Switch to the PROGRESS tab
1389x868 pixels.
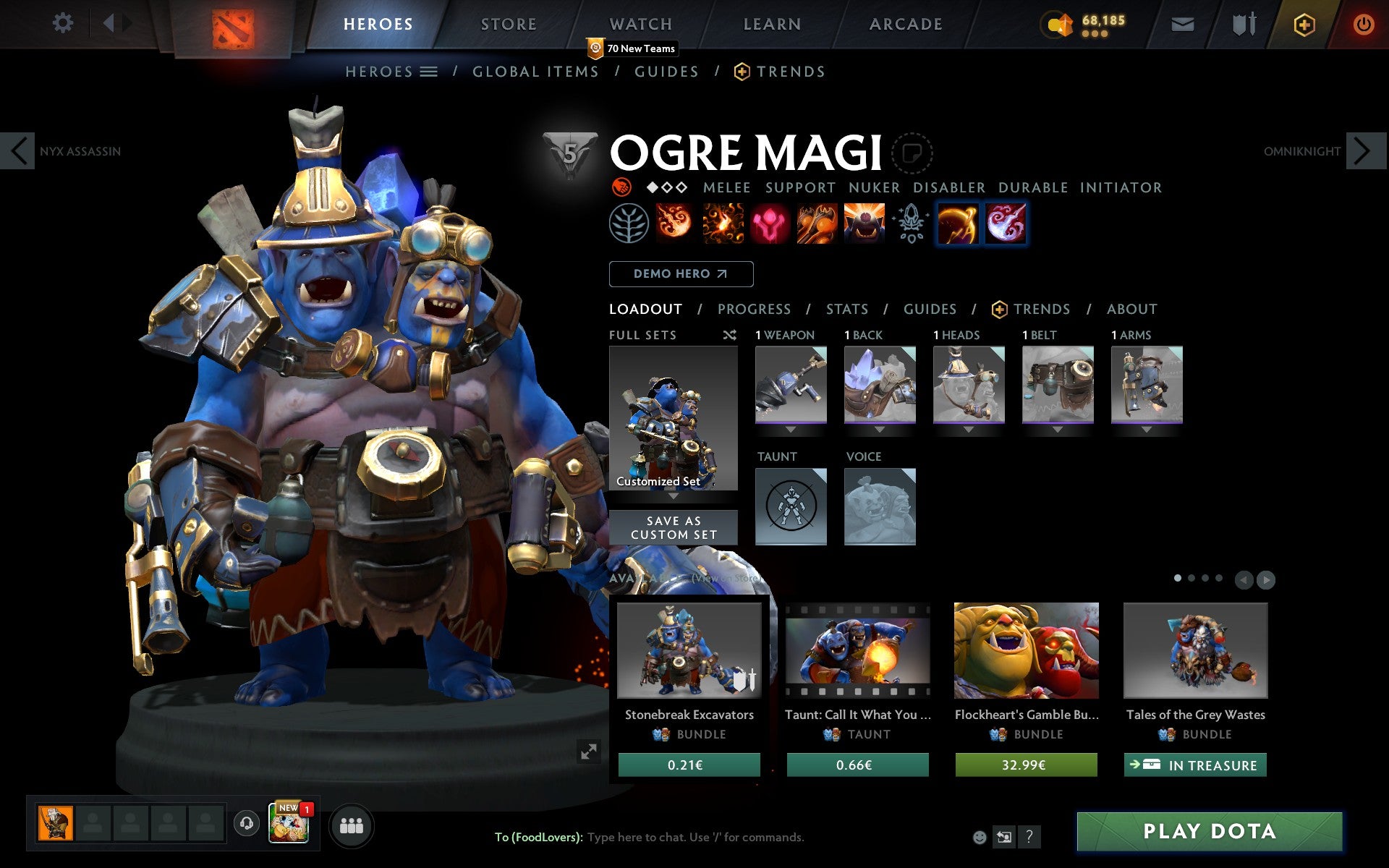click(754, 309)
